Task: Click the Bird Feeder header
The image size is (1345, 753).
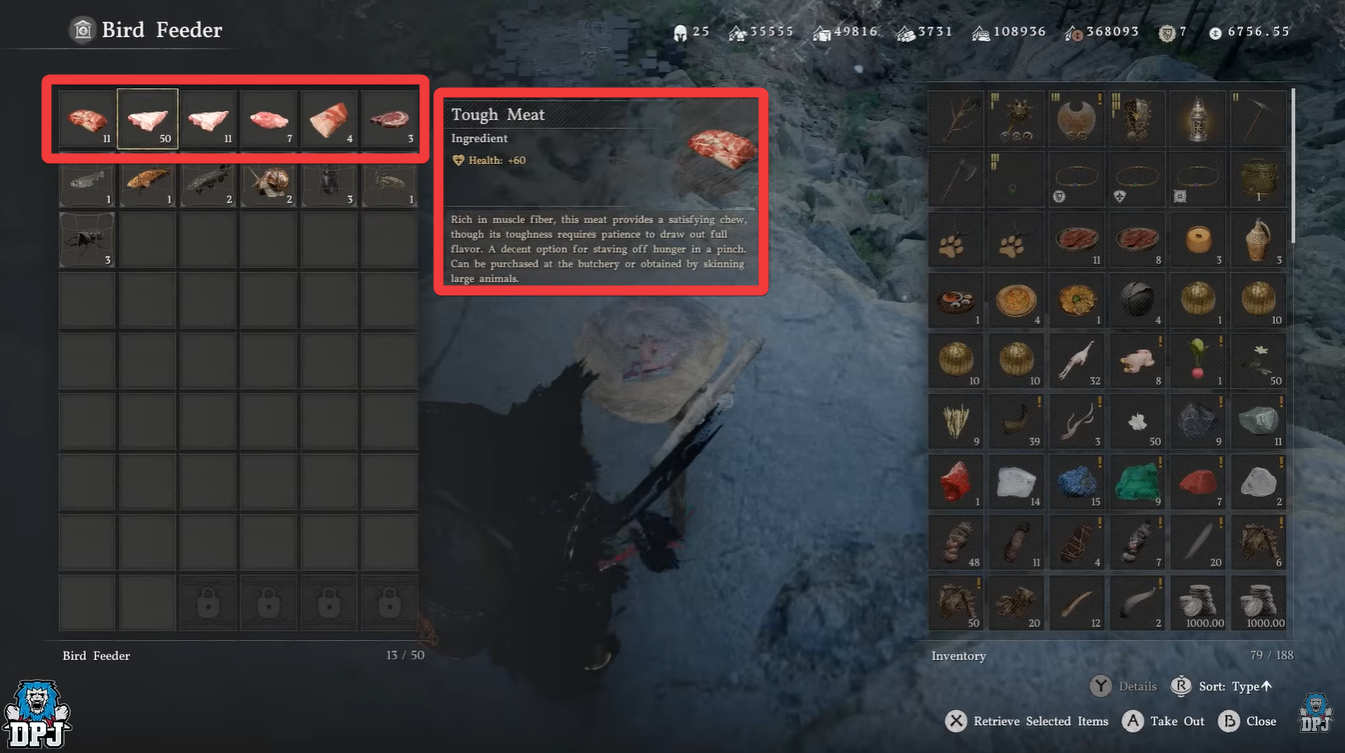Action: coord(144,29)
